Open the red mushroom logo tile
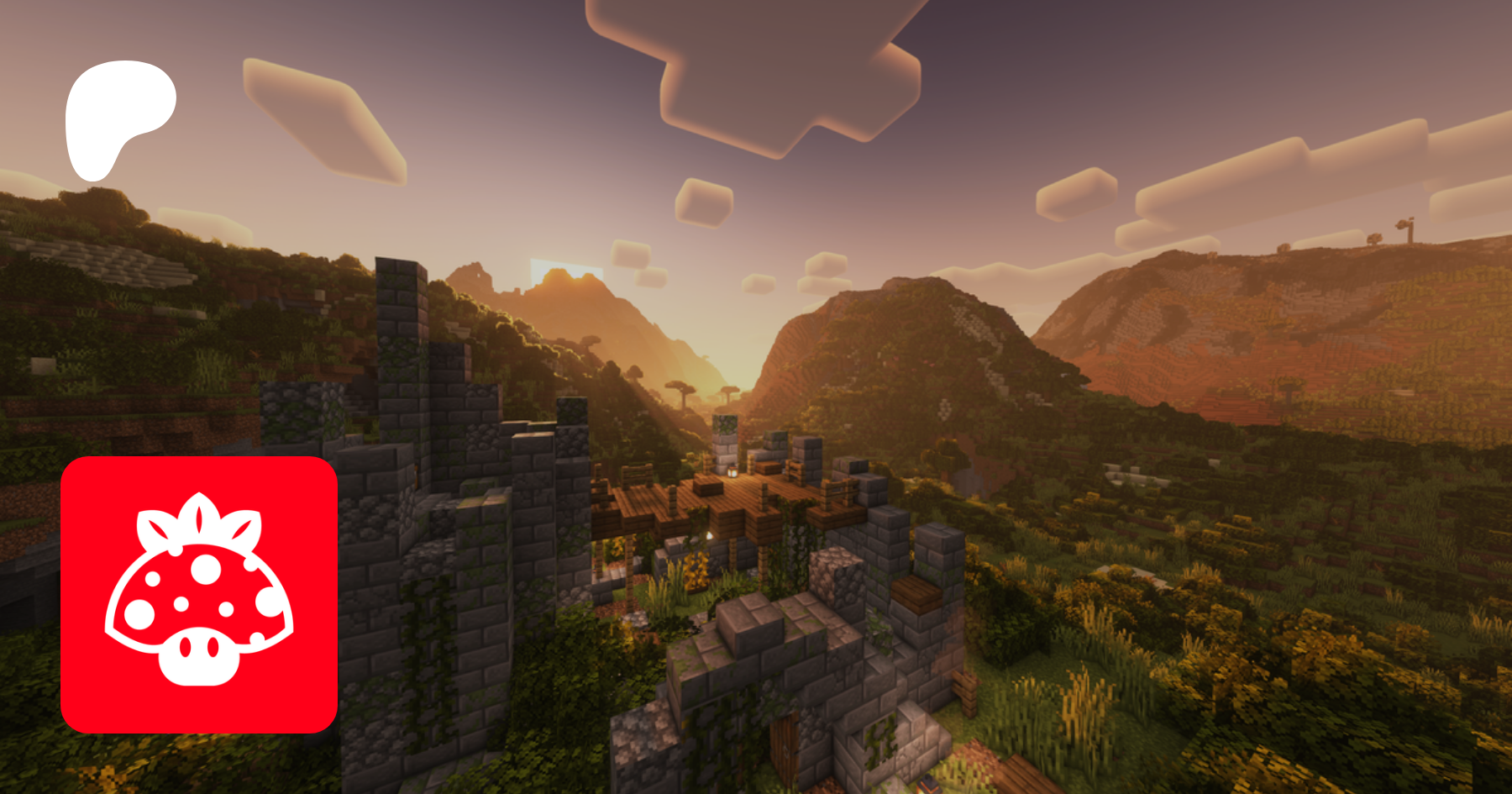 click(x=199, y=595)
